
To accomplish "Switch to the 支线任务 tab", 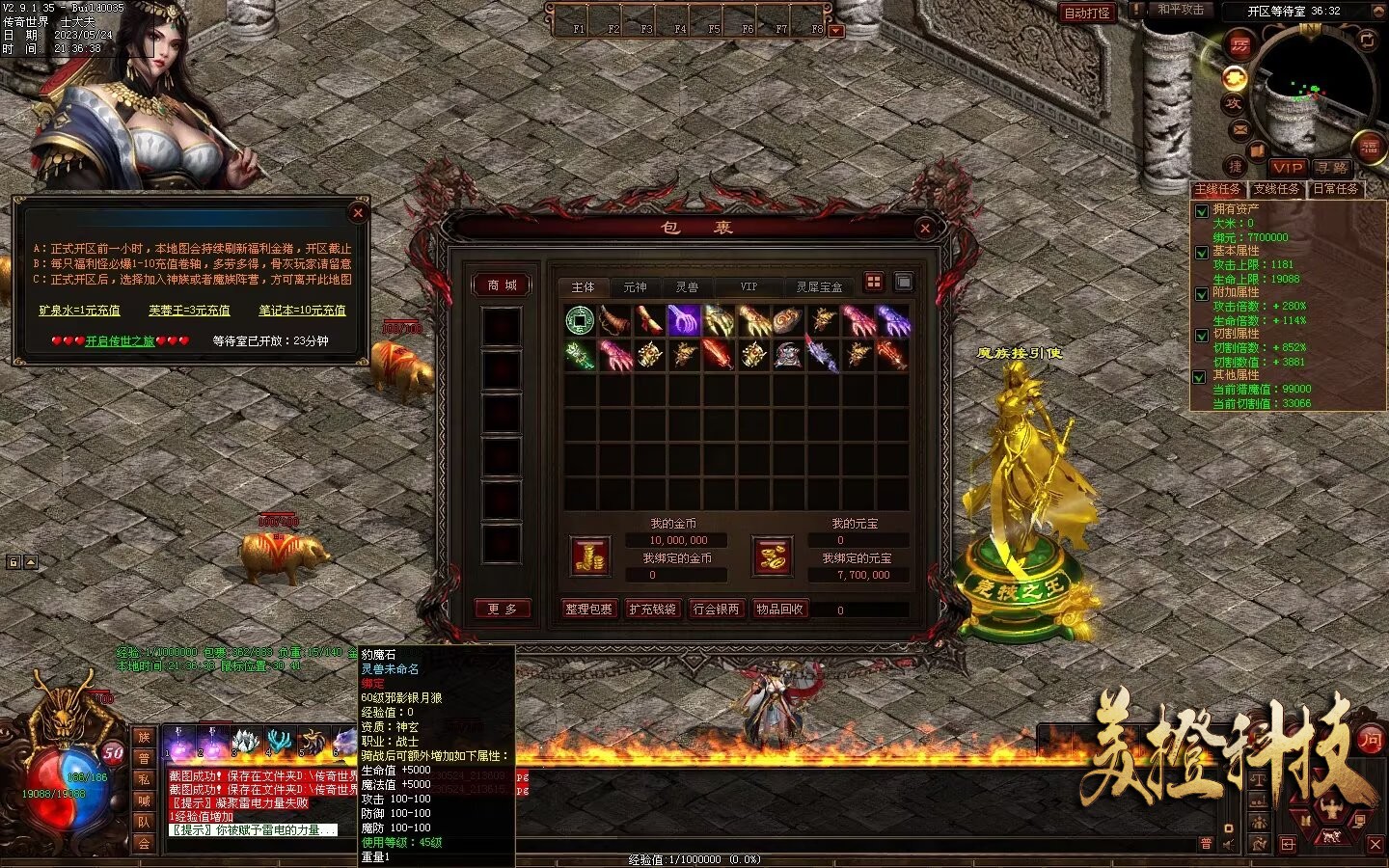I will pyautogui.click(x=1276, y=189).
